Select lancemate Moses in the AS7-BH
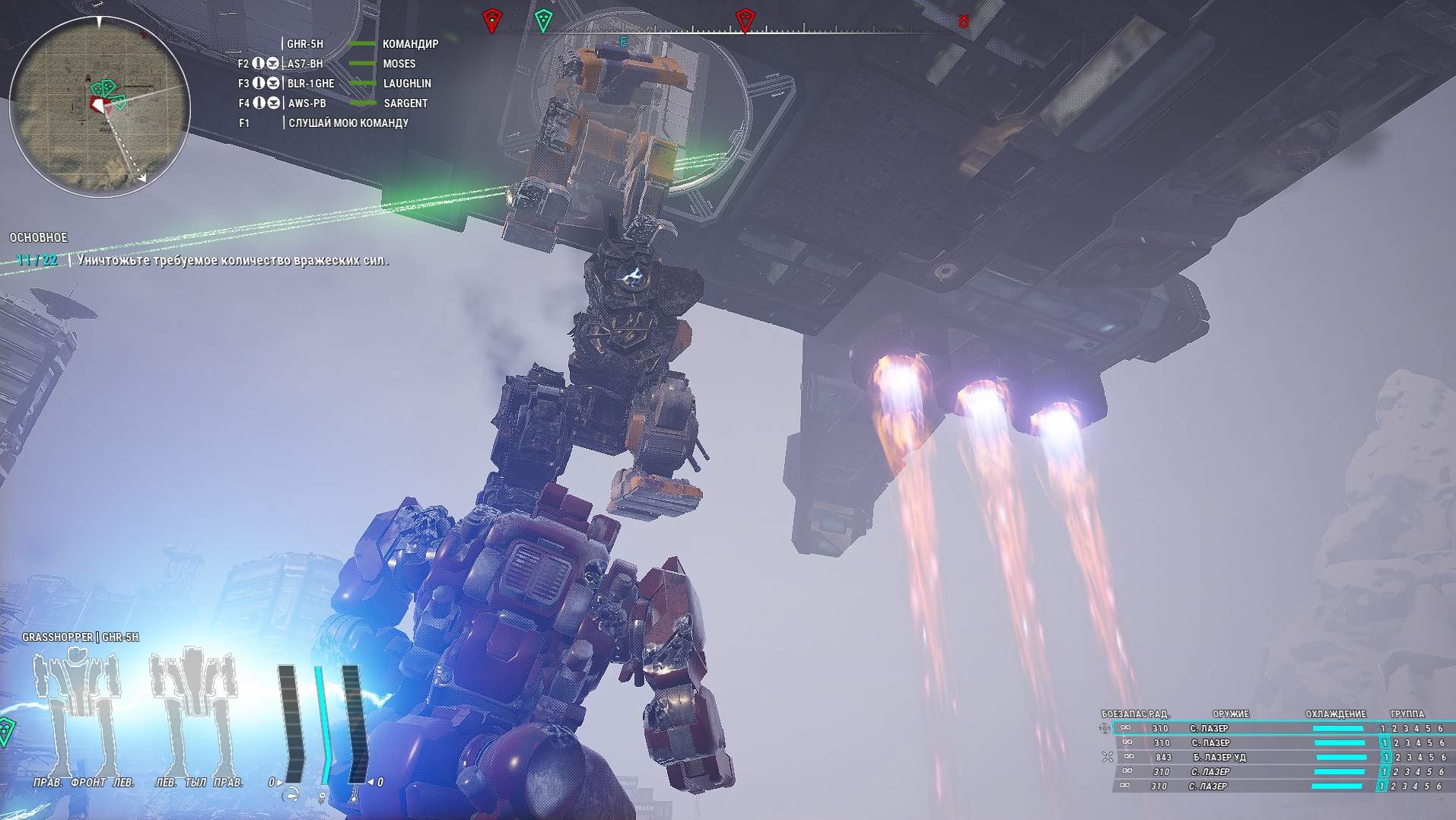 tap(339, 64)
